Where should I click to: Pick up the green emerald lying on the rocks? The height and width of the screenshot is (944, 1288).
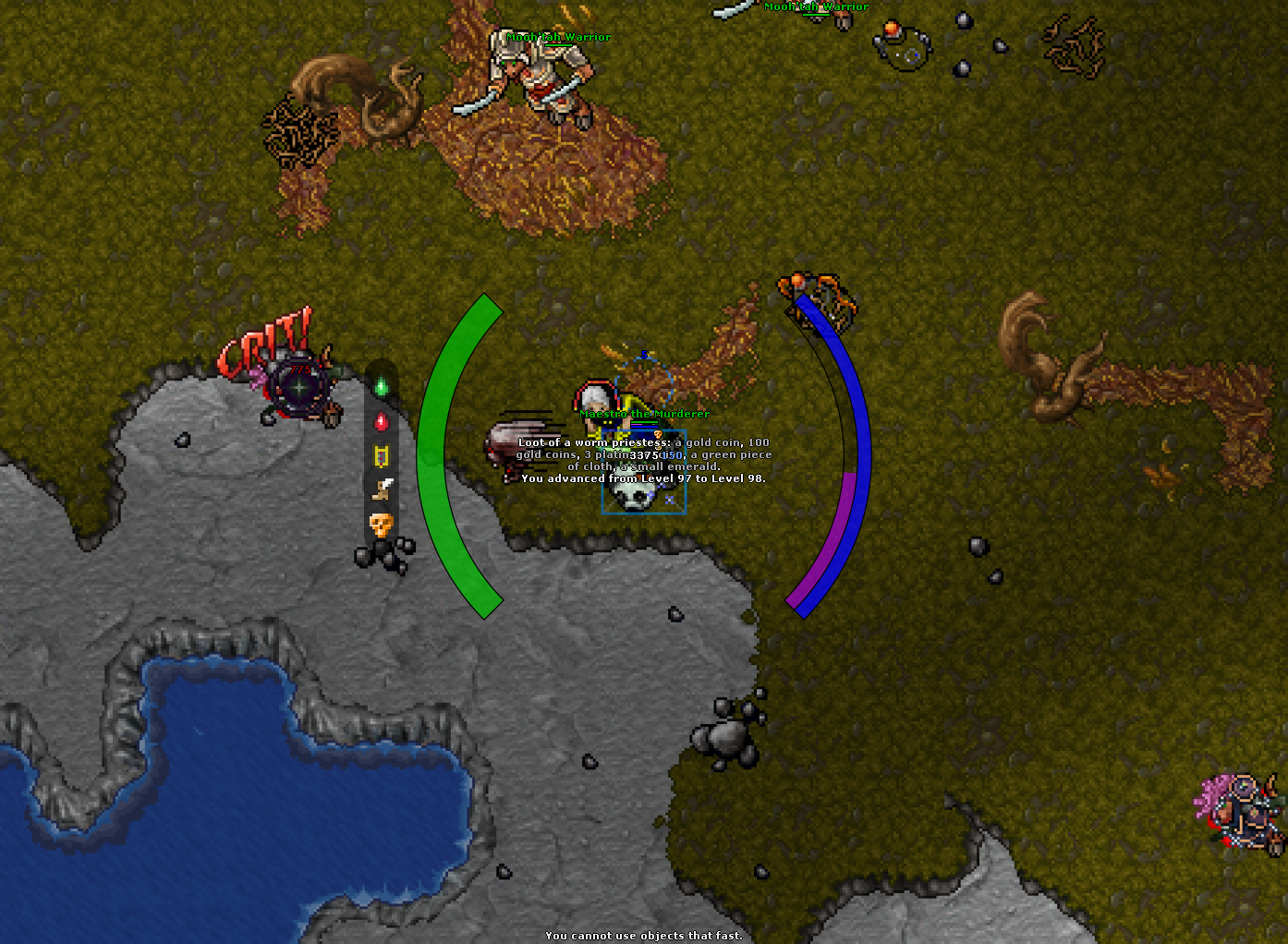(382, 386)
